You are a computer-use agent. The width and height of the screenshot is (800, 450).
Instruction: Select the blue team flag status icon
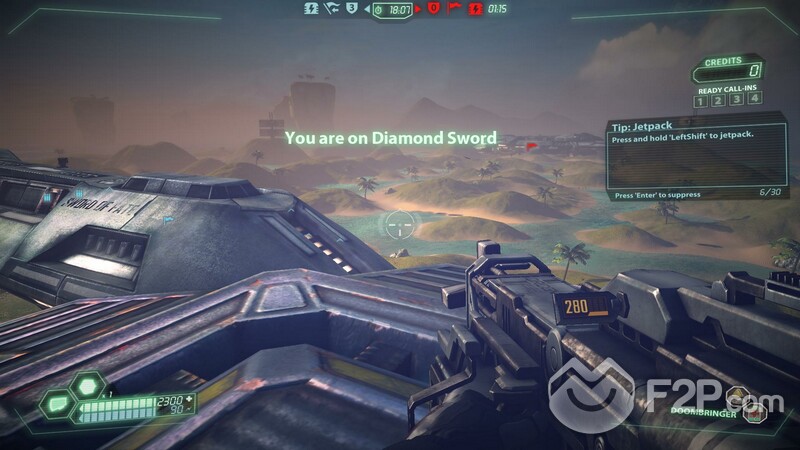[330, 8]
